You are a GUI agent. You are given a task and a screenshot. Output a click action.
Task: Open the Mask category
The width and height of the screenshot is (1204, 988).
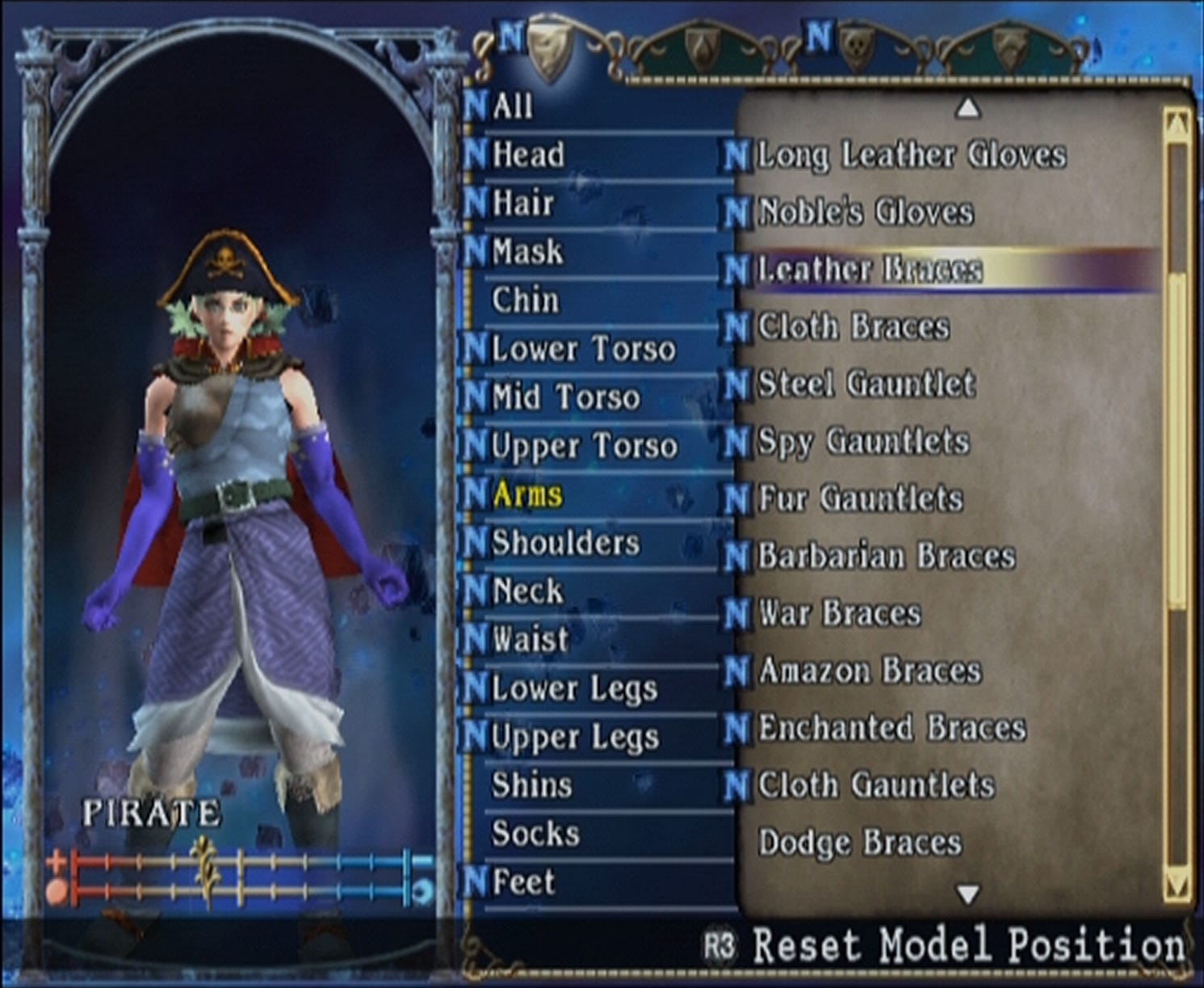526,251
